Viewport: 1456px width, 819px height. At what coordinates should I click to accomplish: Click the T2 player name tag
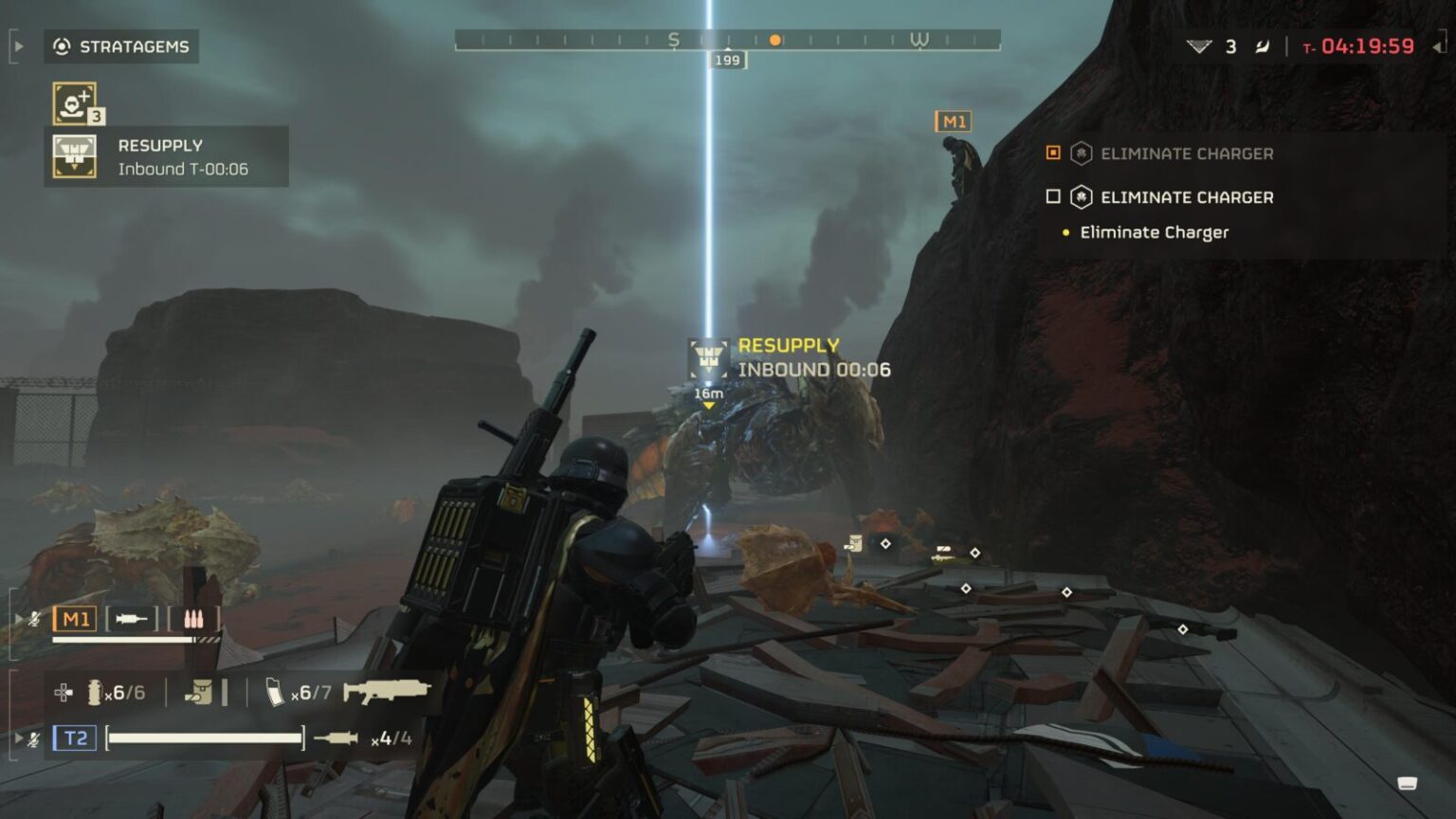coord(77,737)
